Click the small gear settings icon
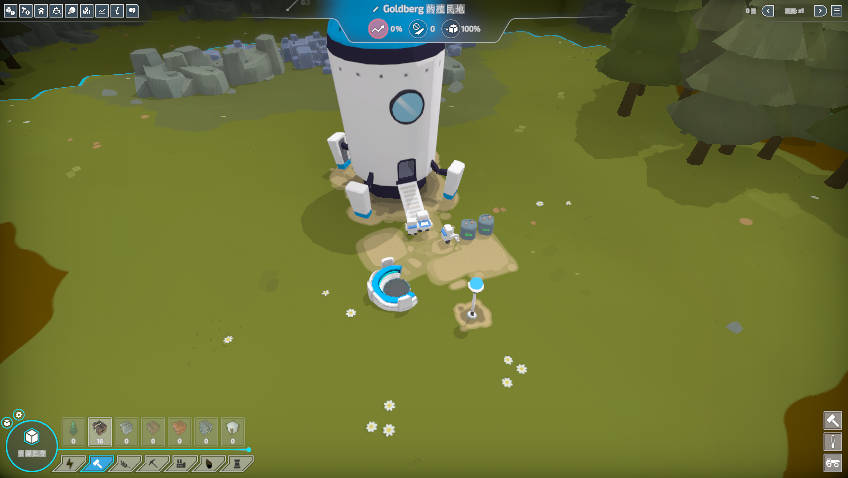 18,415
